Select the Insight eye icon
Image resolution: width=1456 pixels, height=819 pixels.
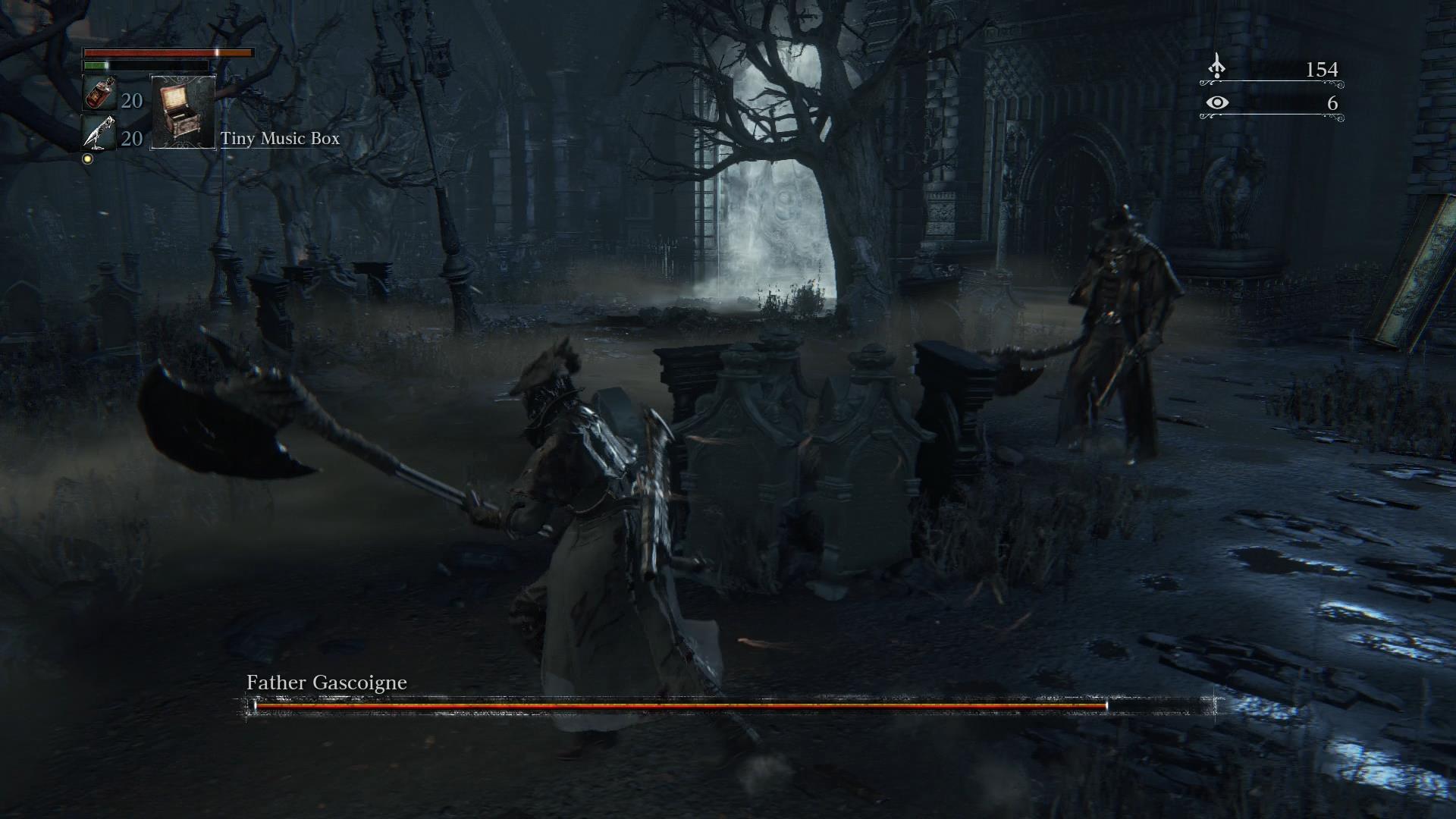[1216, 102]
